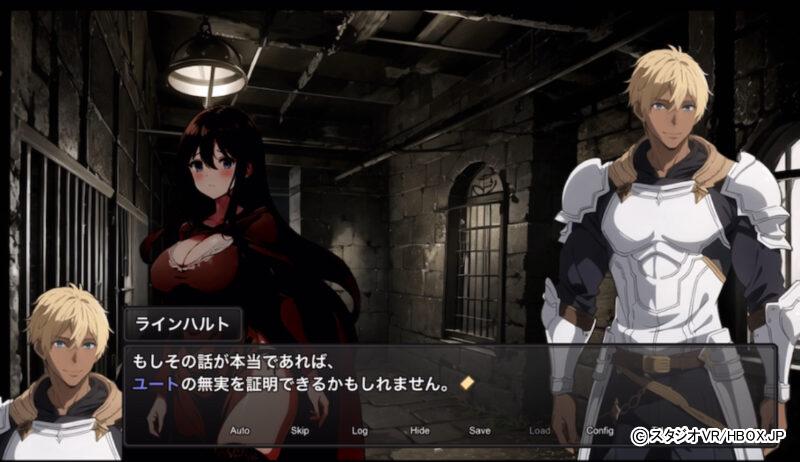800x462 pixels.
Task: Open the Load menu
Action: [x=540, y=431]
